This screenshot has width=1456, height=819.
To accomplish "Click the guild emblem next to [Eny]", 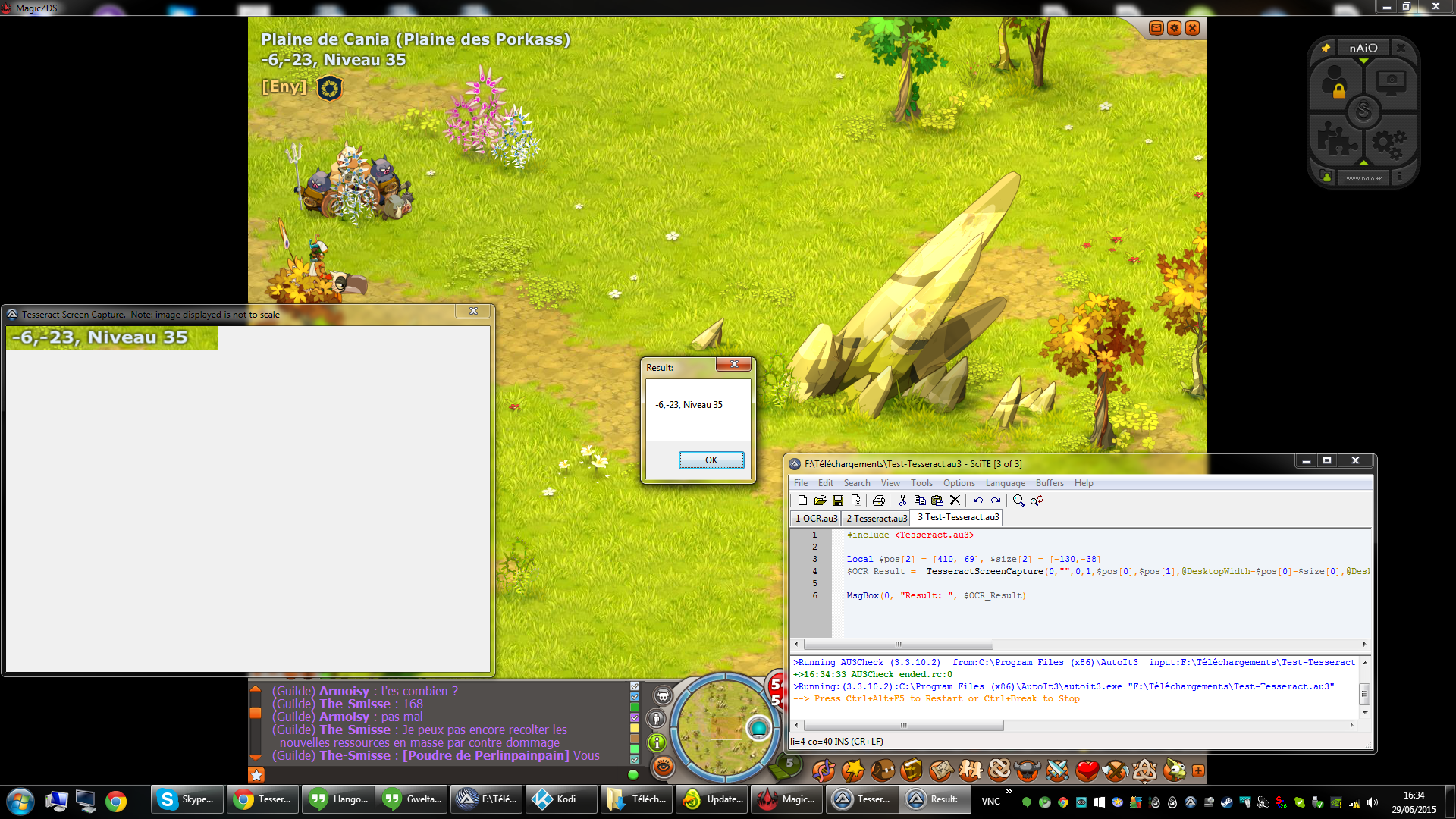I will [x=329, y=89].
